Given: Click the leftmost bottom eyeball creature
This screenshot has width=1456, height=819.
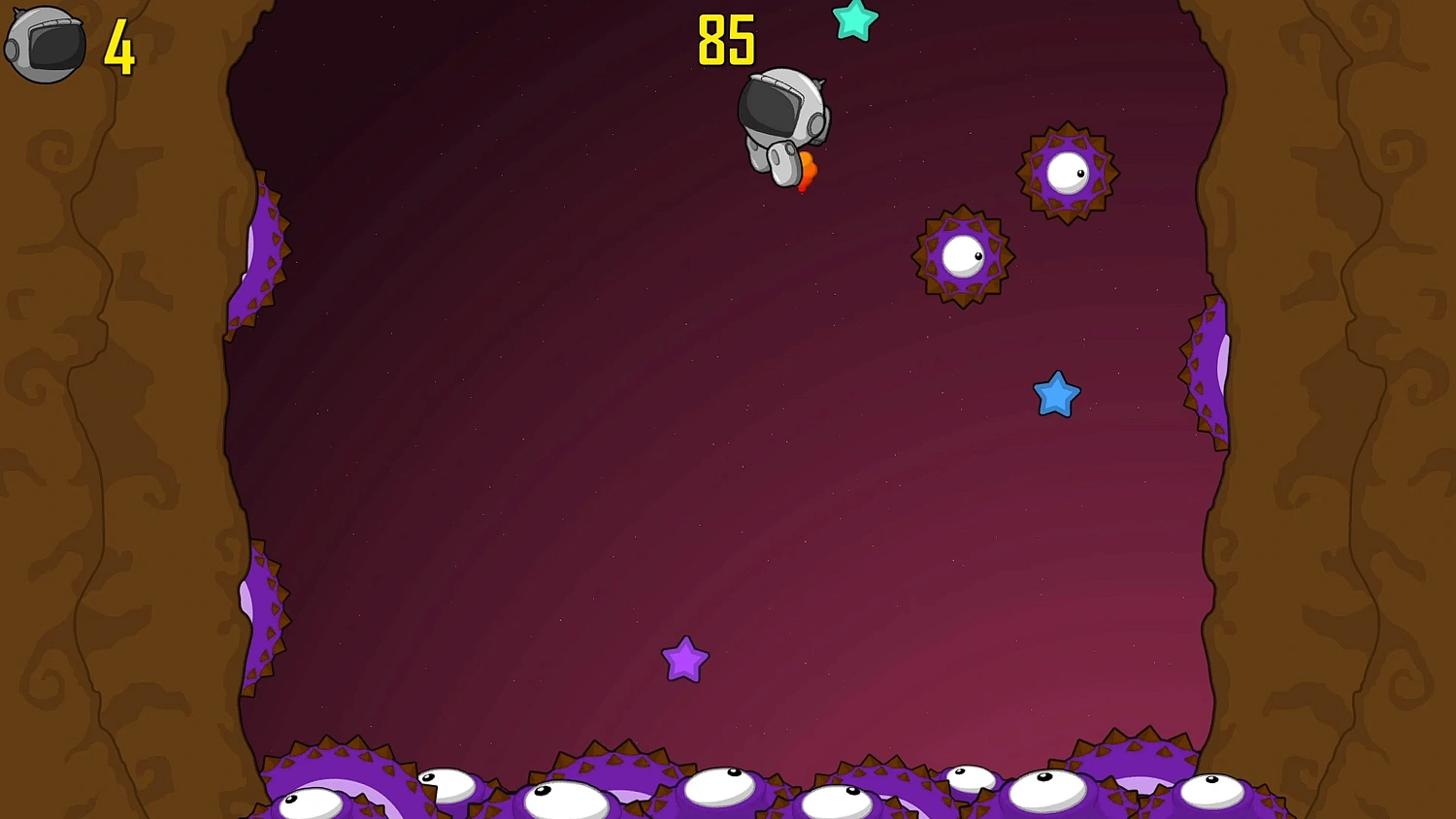Looking at the screenshot, I should (x=309, y=803).
